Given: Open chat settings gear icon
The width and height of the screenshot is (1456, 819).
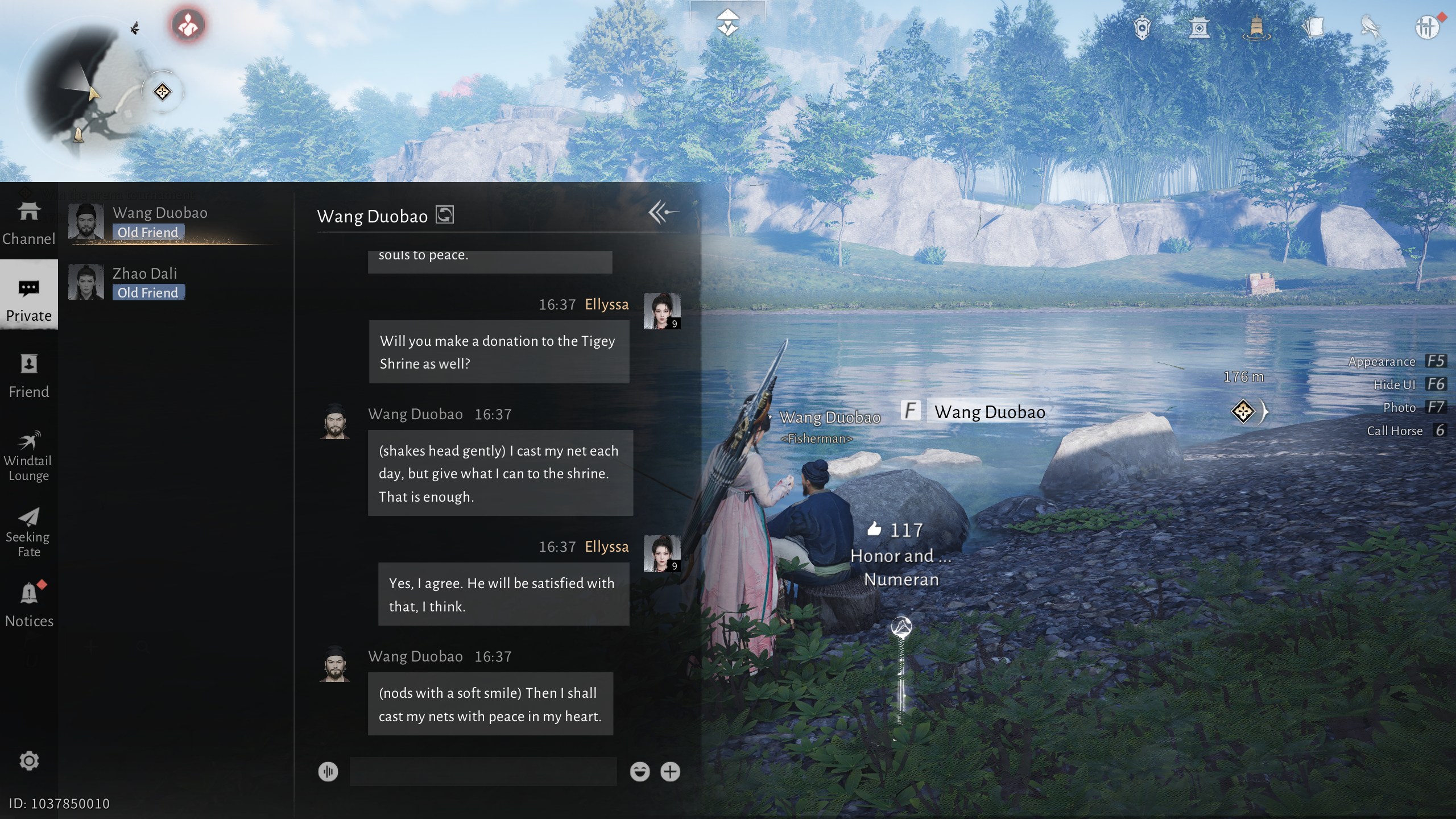Looking at the screenshot, I should (x=29, y=760).
